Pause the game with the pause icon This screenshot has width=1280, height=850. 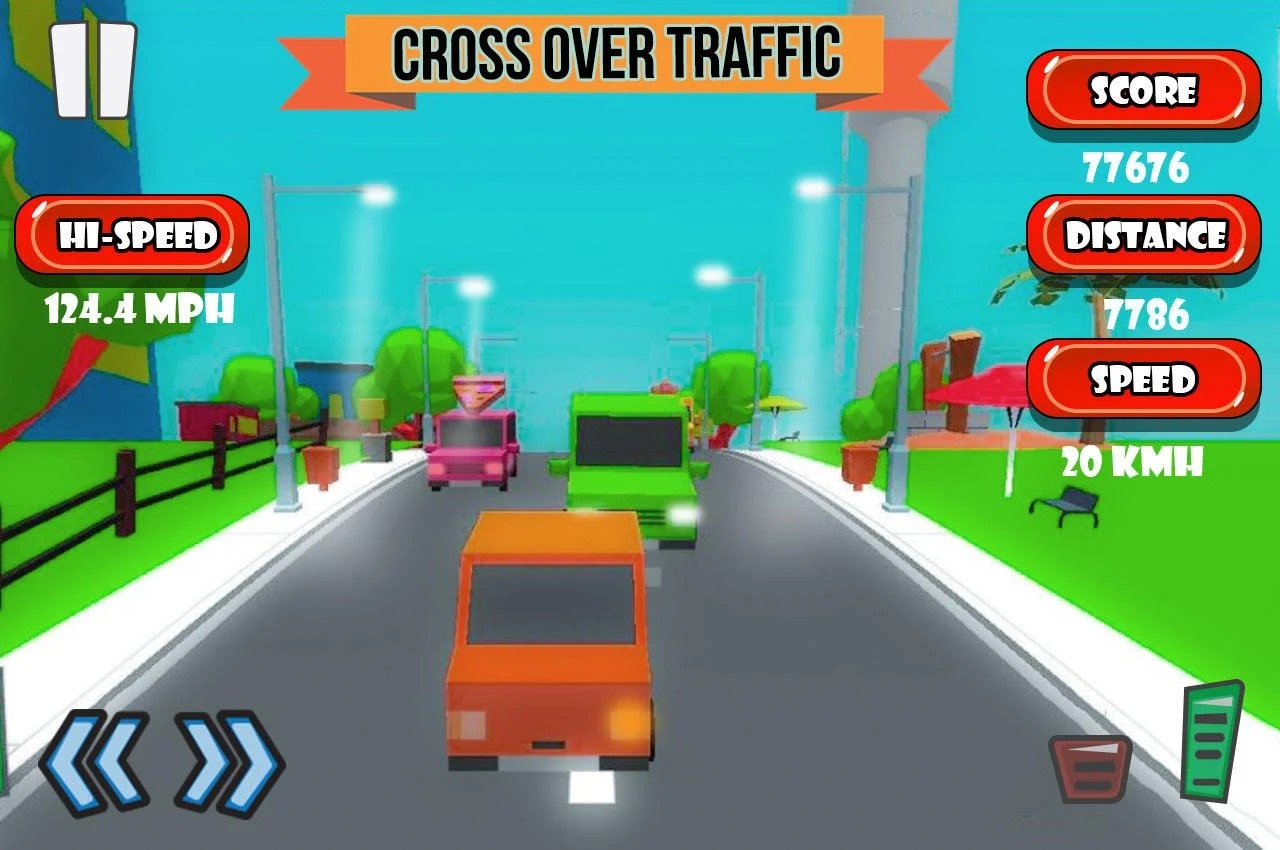coord(93,70)
